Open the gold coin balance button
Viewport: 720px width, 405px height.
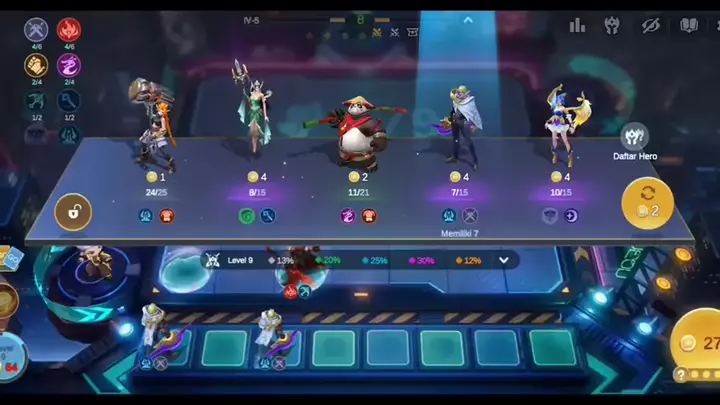(698, 342)
